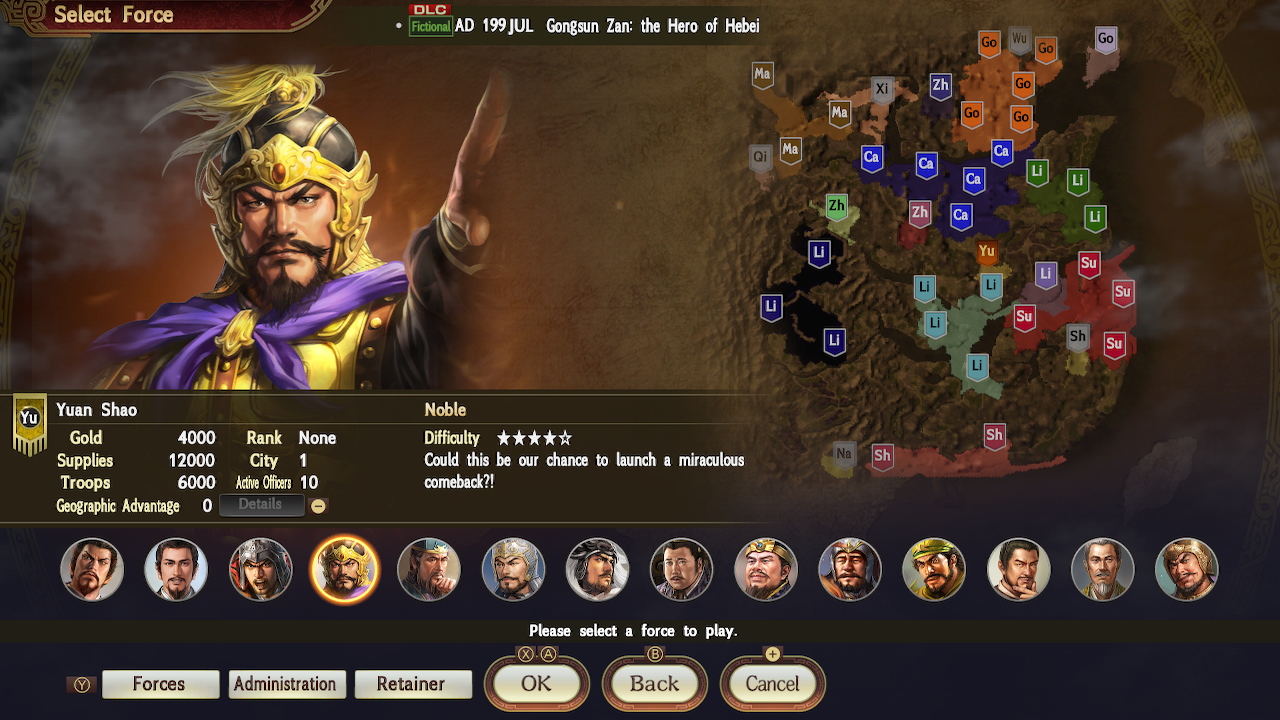Open the Forces tab

pos(160,684)
